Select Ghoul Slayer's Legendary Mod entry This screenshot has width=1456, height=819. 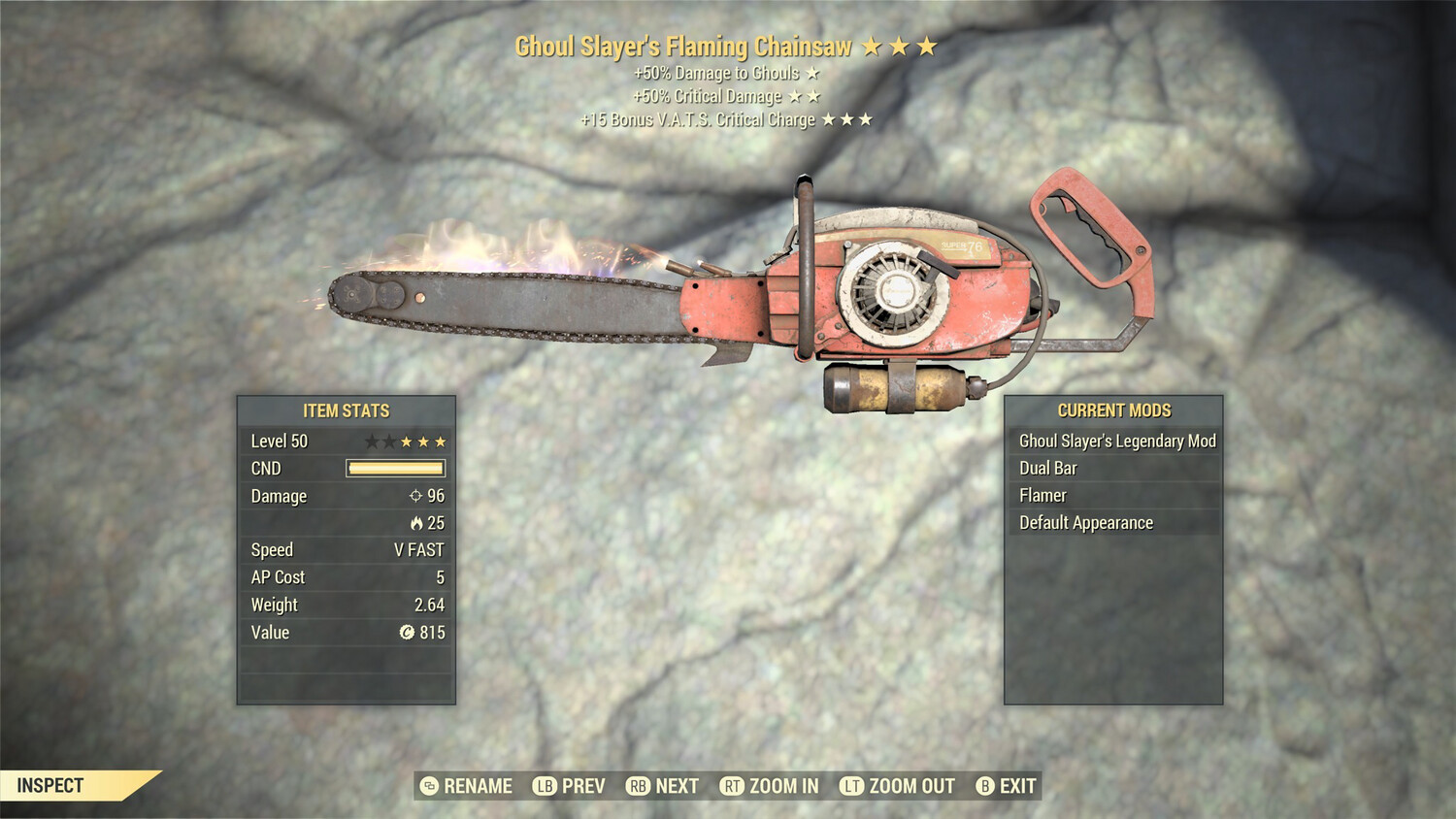[x=1114, y=441]
